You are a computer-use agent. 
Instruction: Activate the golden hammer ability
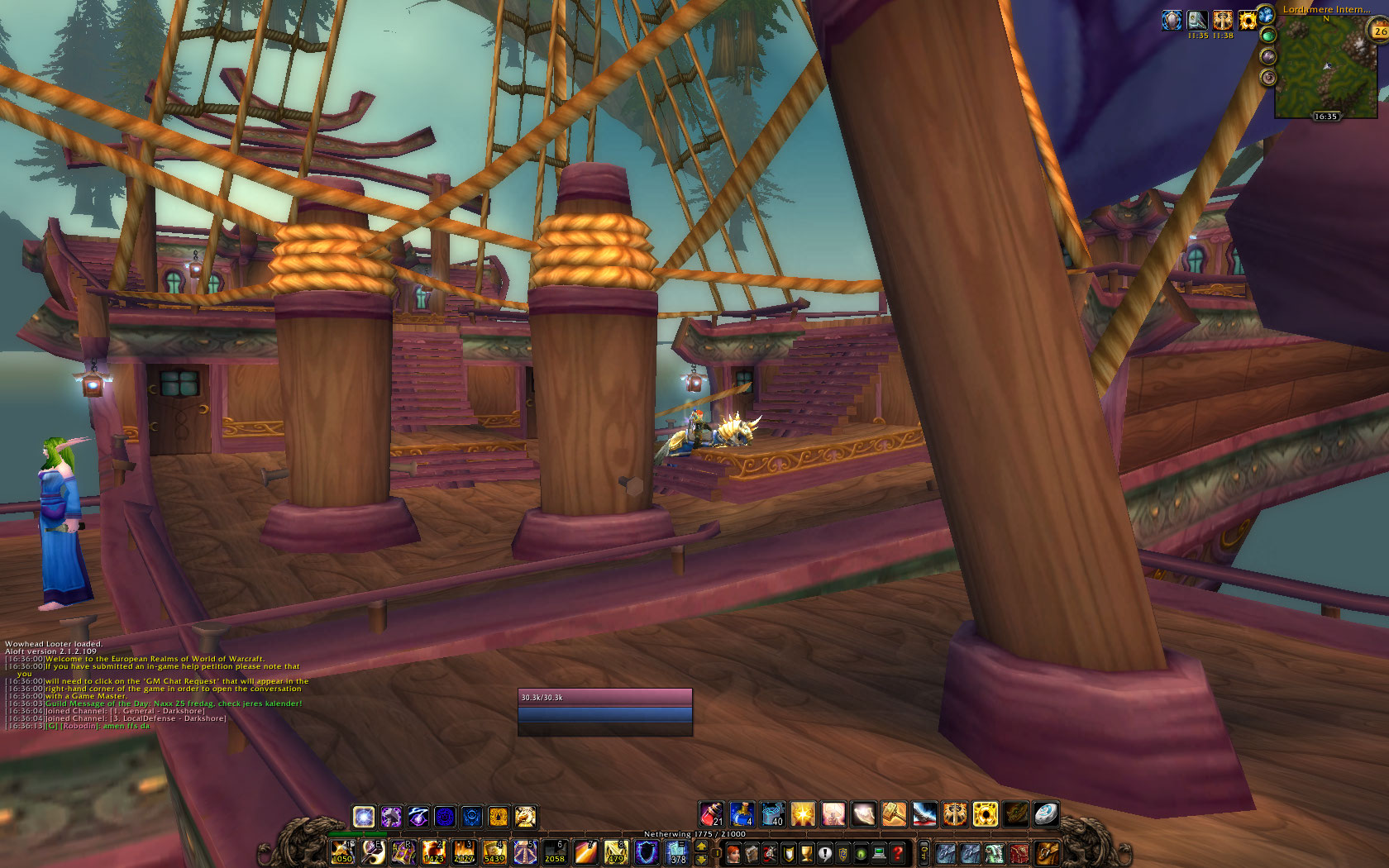(894, 814)
